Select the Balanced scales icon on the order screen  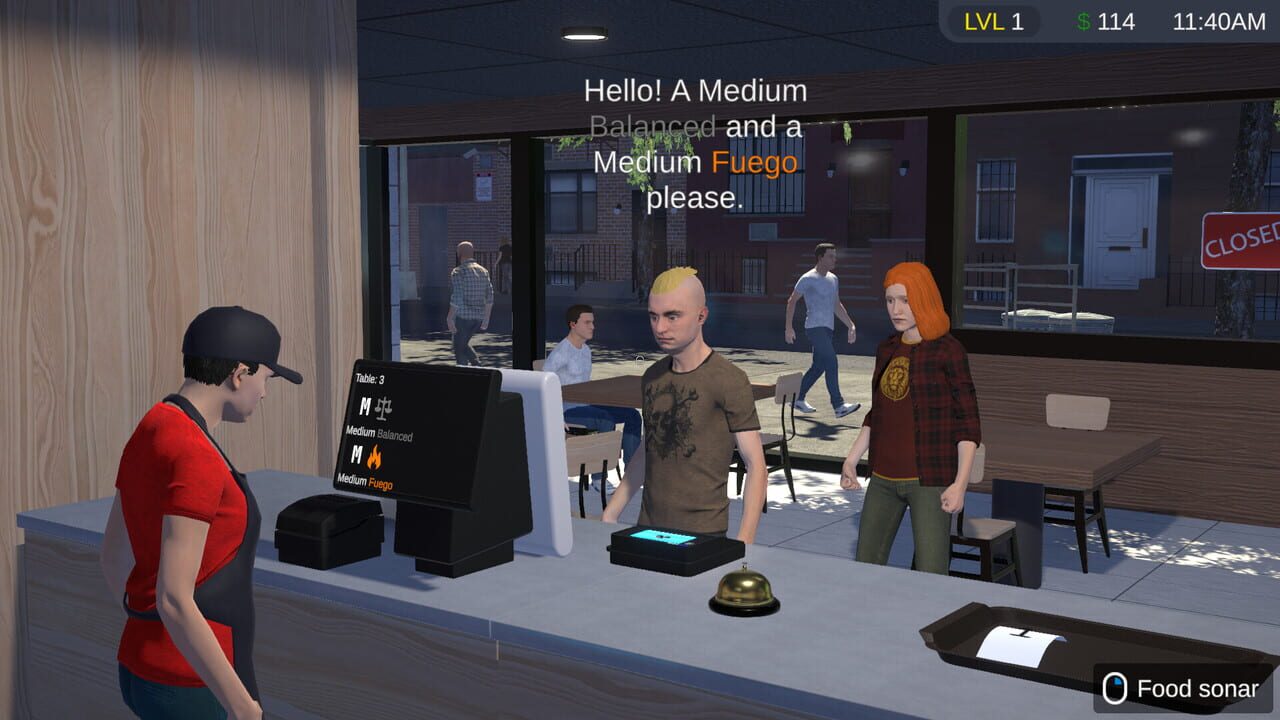(383, 409)
